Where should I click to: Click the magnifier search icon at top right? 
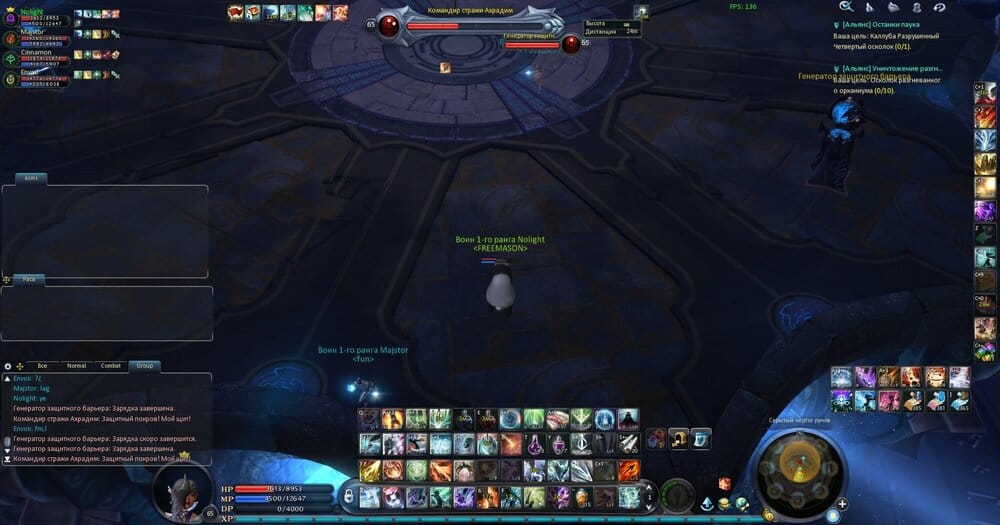coord(846,7)
